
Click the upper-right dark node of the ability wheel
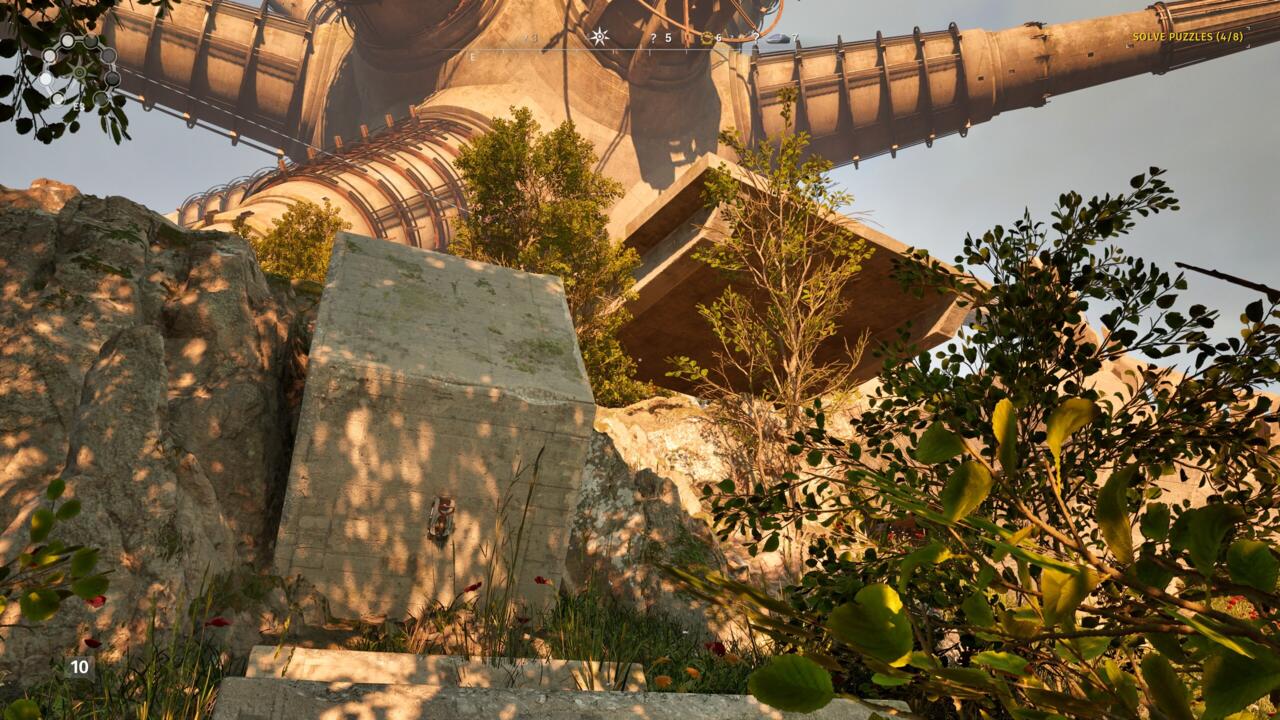tap(90, 42)
